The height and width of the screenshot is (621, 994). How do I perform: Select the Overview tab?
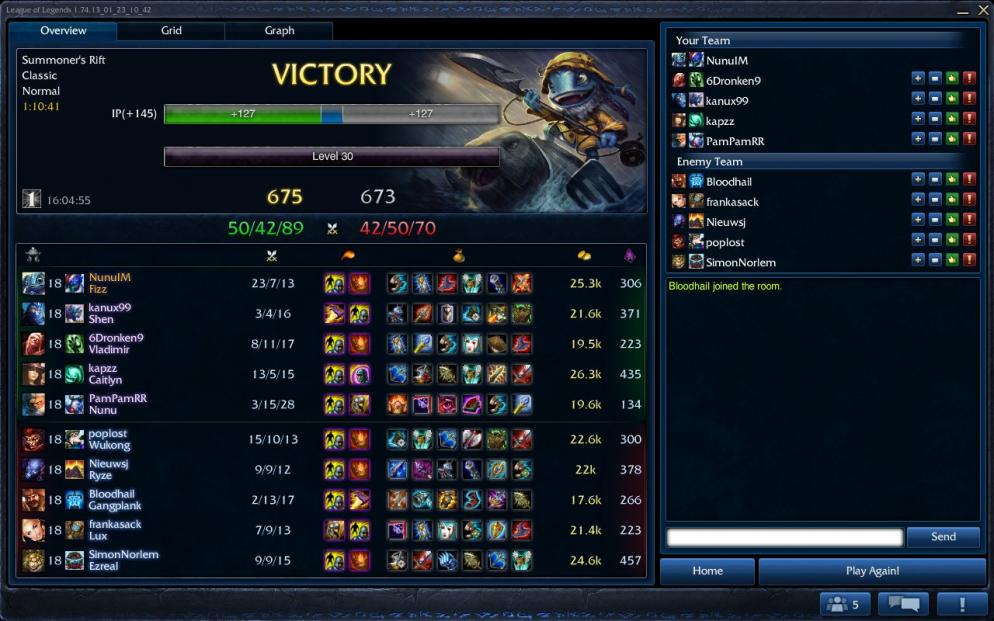point(63,31)
